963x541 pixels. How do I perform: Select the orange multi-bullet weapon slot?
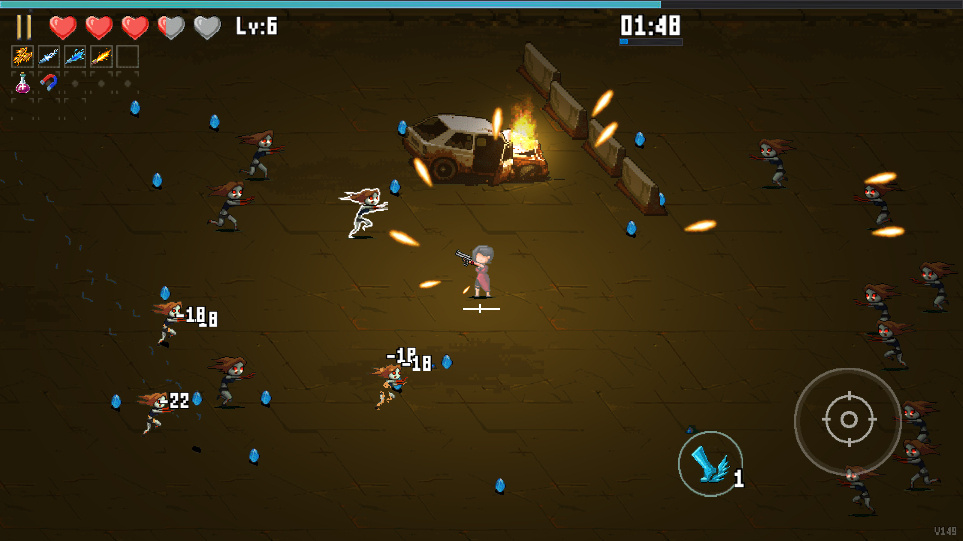(23, 57)
